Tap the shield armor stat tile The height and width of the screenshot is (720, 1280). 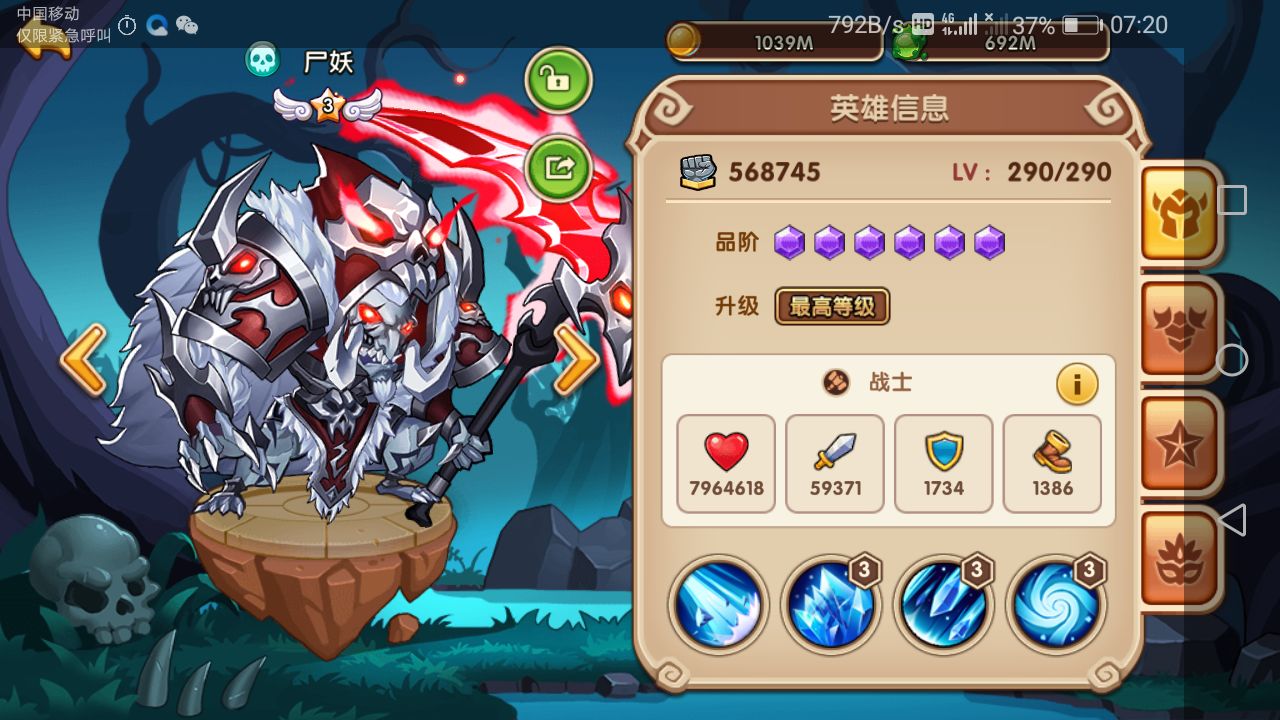coord(943,464)
